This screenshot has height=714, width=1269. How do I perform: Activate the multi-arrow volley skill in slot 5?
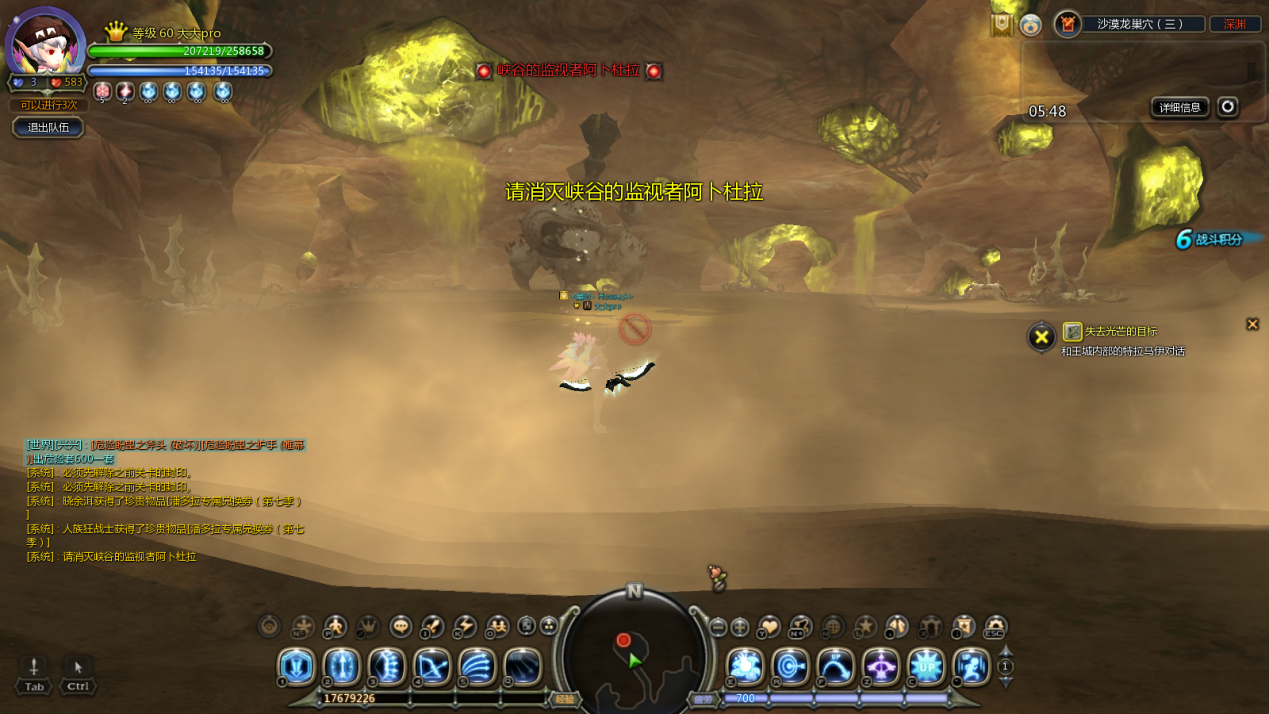click(477, 666)
